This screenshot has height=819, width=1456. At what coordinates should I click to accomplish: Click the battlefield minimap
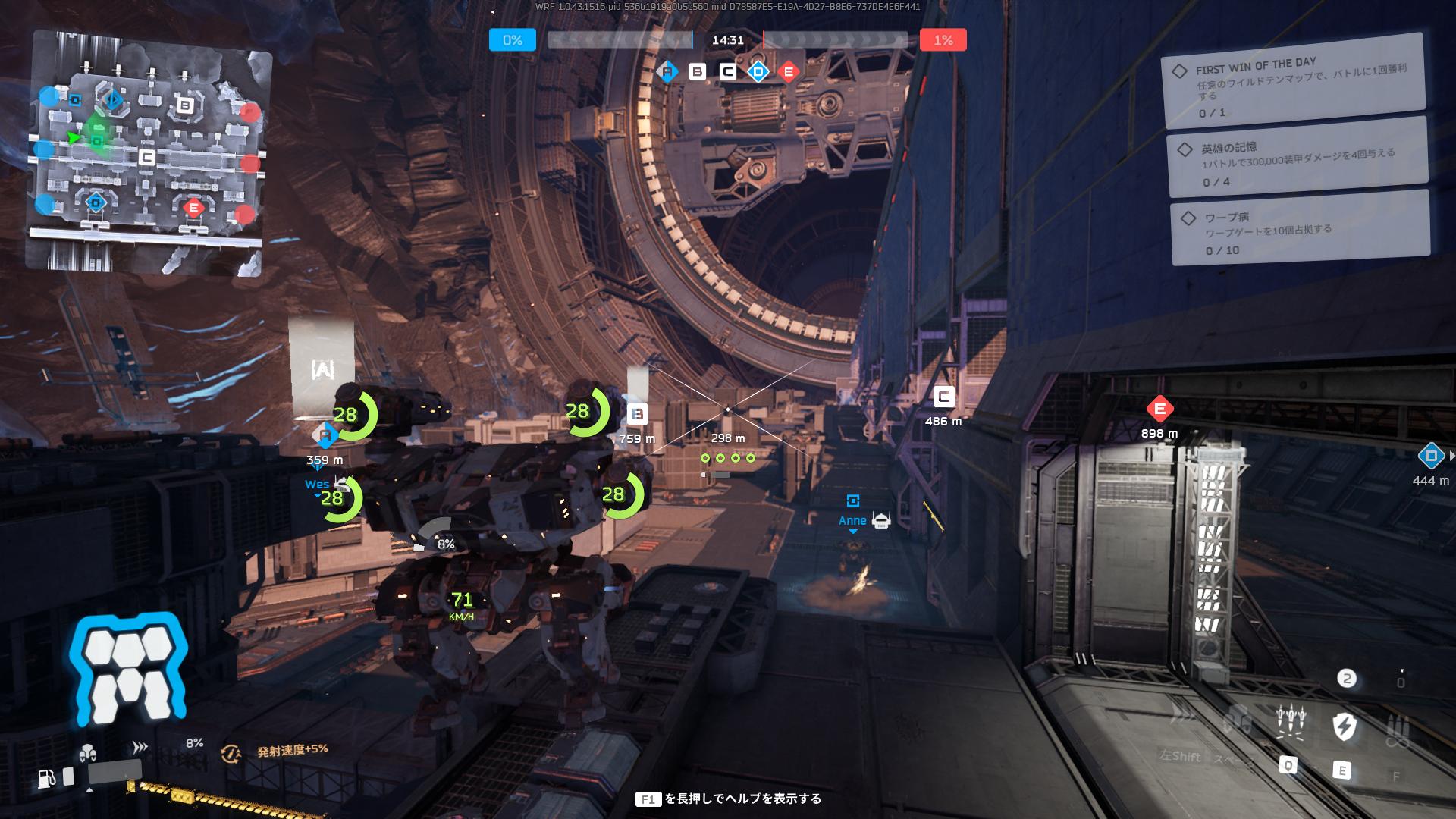pos(148,152)
